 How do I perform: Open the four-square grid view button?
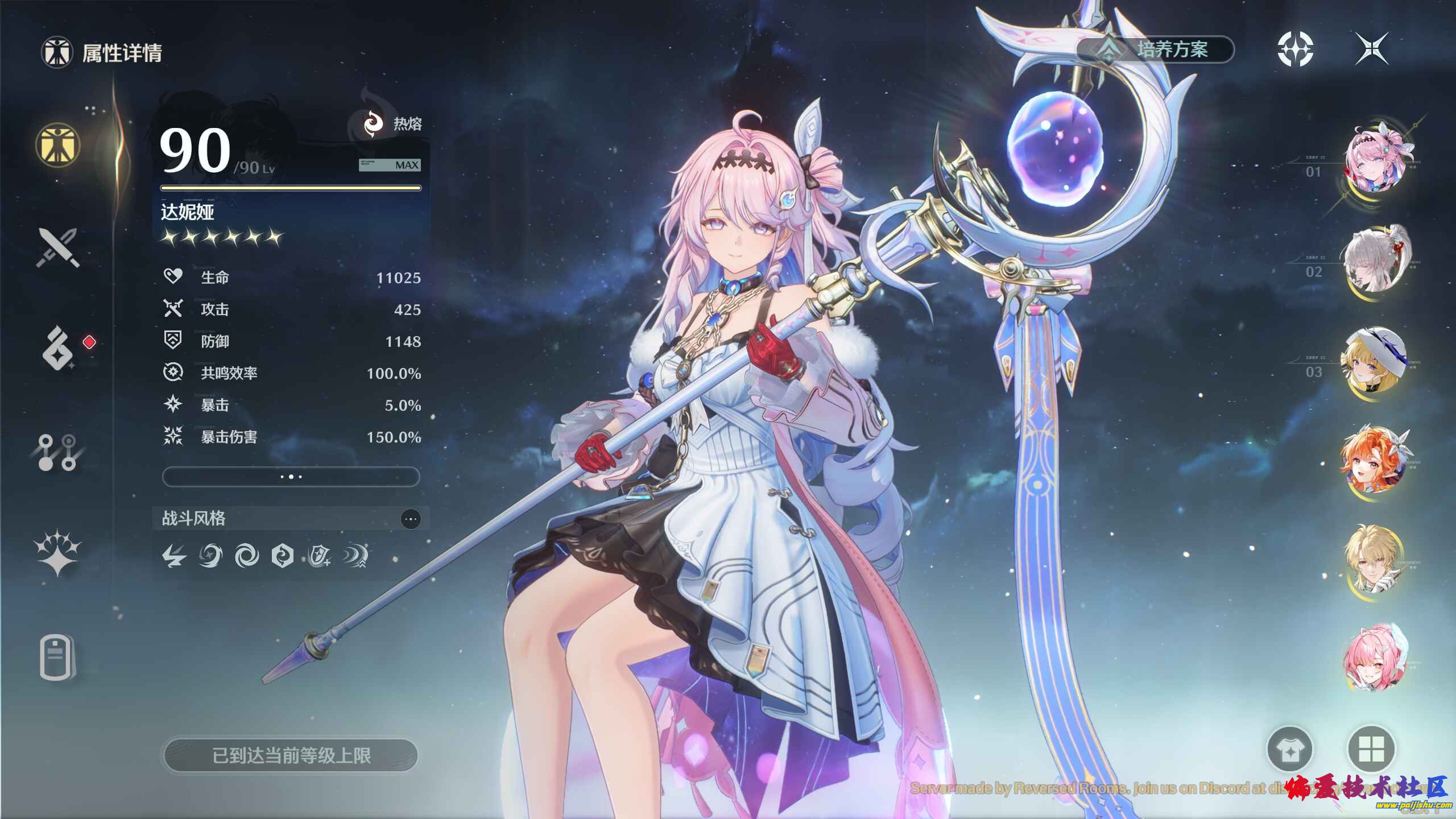click(1371, 750)
